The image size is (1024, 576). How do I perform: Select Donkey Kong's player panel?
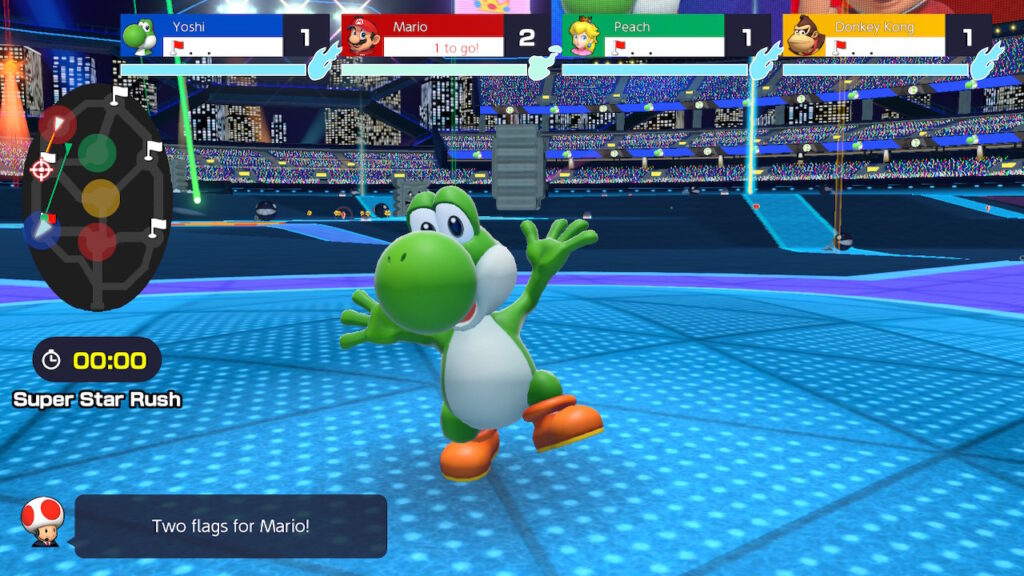(885, 36)
